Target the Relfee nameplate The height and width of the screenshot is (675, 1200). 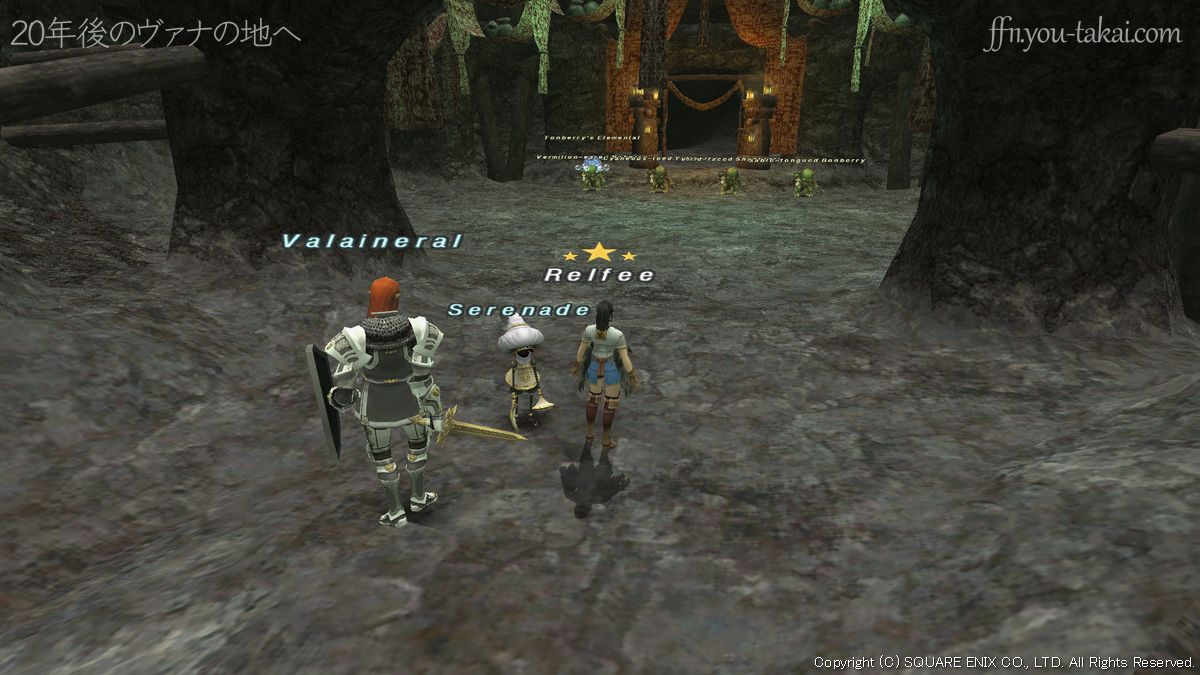[x=599, y=274]
